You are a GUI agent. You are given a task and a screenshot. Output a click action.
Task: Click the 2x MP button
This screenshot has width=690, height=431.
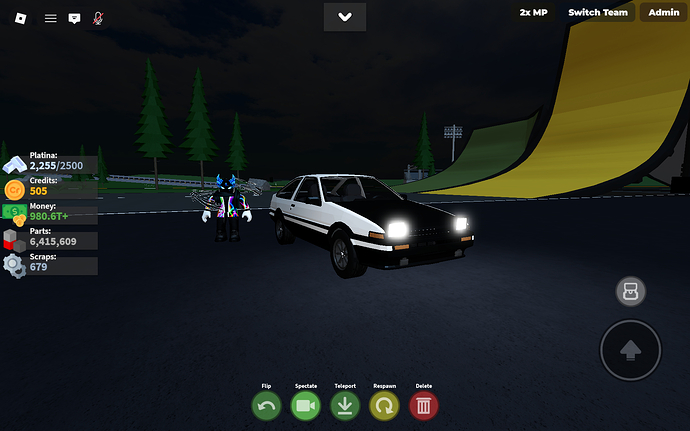pyautogui.click(x=533, y=12)
